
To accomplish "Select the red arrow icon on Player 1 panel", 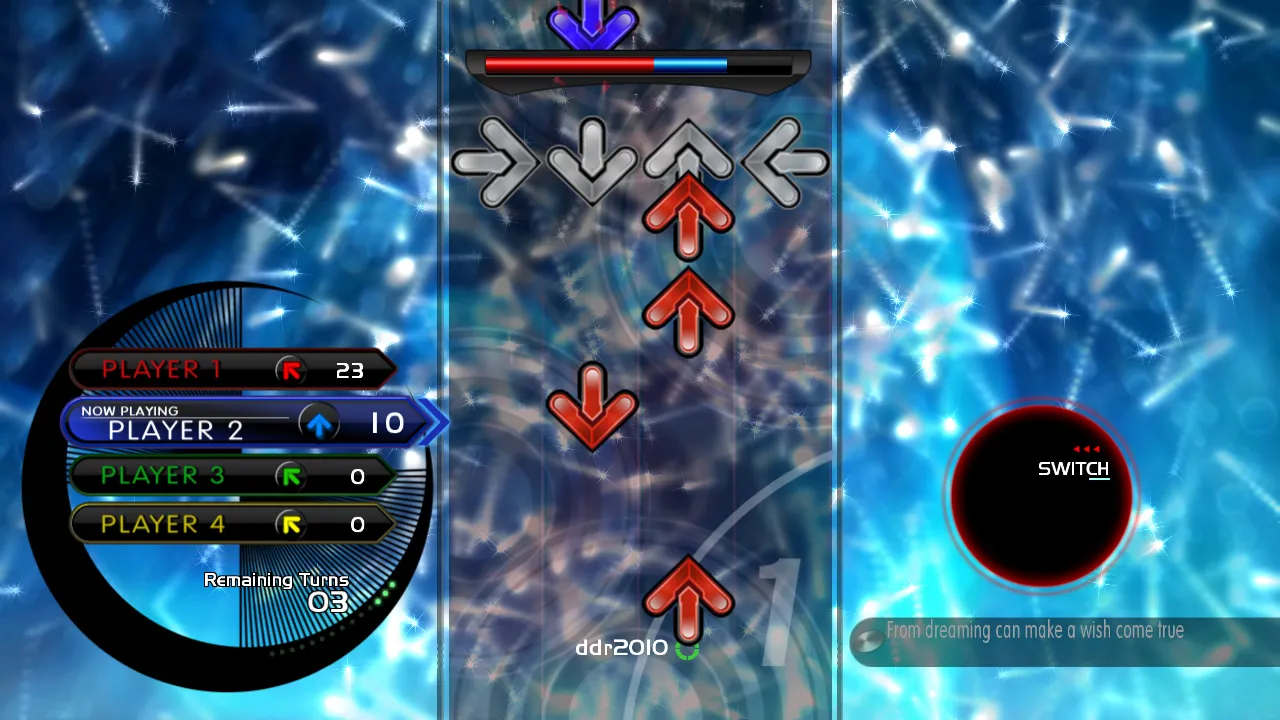I will (289, 370).
